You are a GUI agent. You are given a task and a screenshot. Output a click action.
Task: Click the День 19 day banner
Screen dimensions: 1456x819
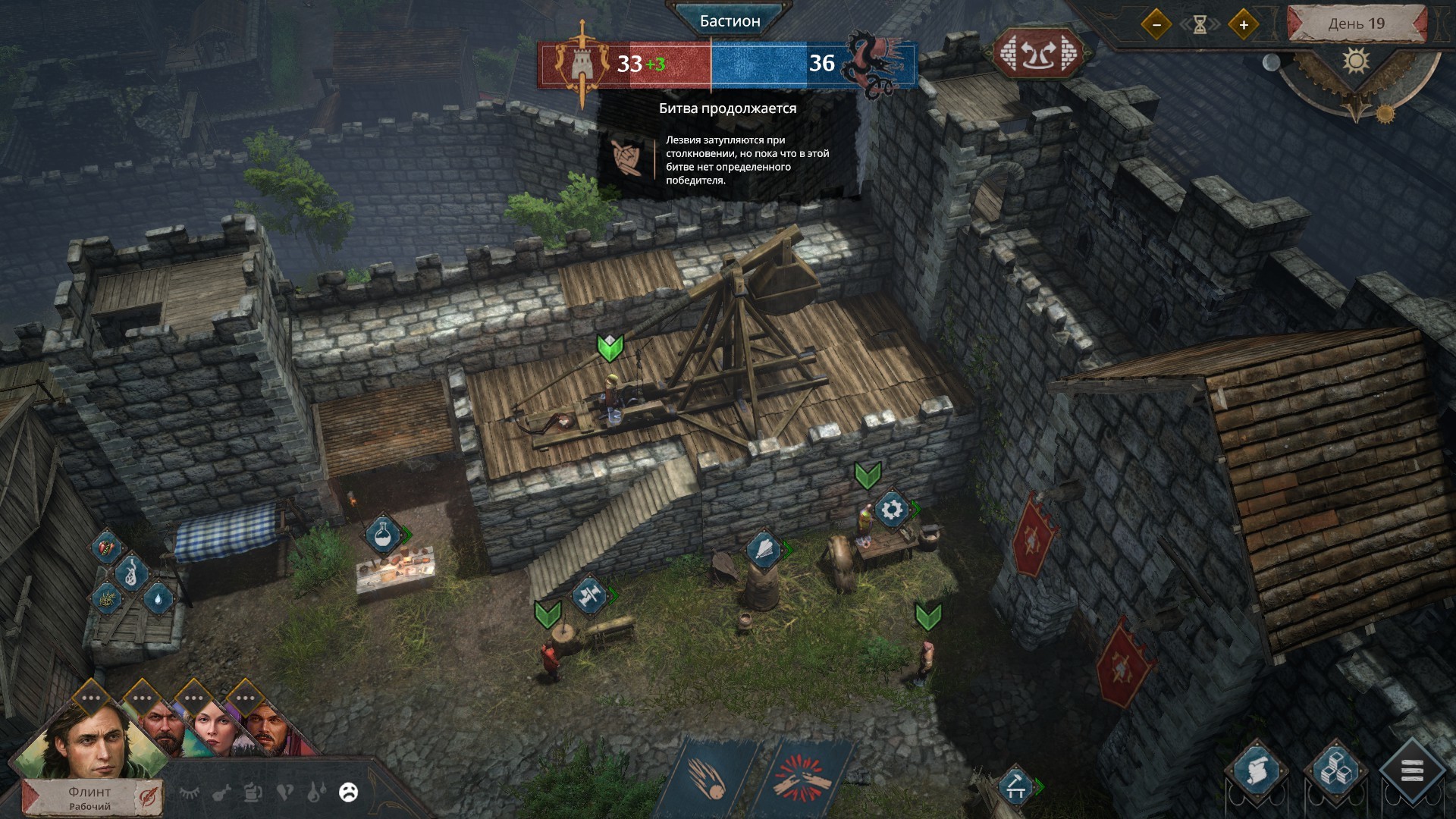click(x=1356, y=24)
